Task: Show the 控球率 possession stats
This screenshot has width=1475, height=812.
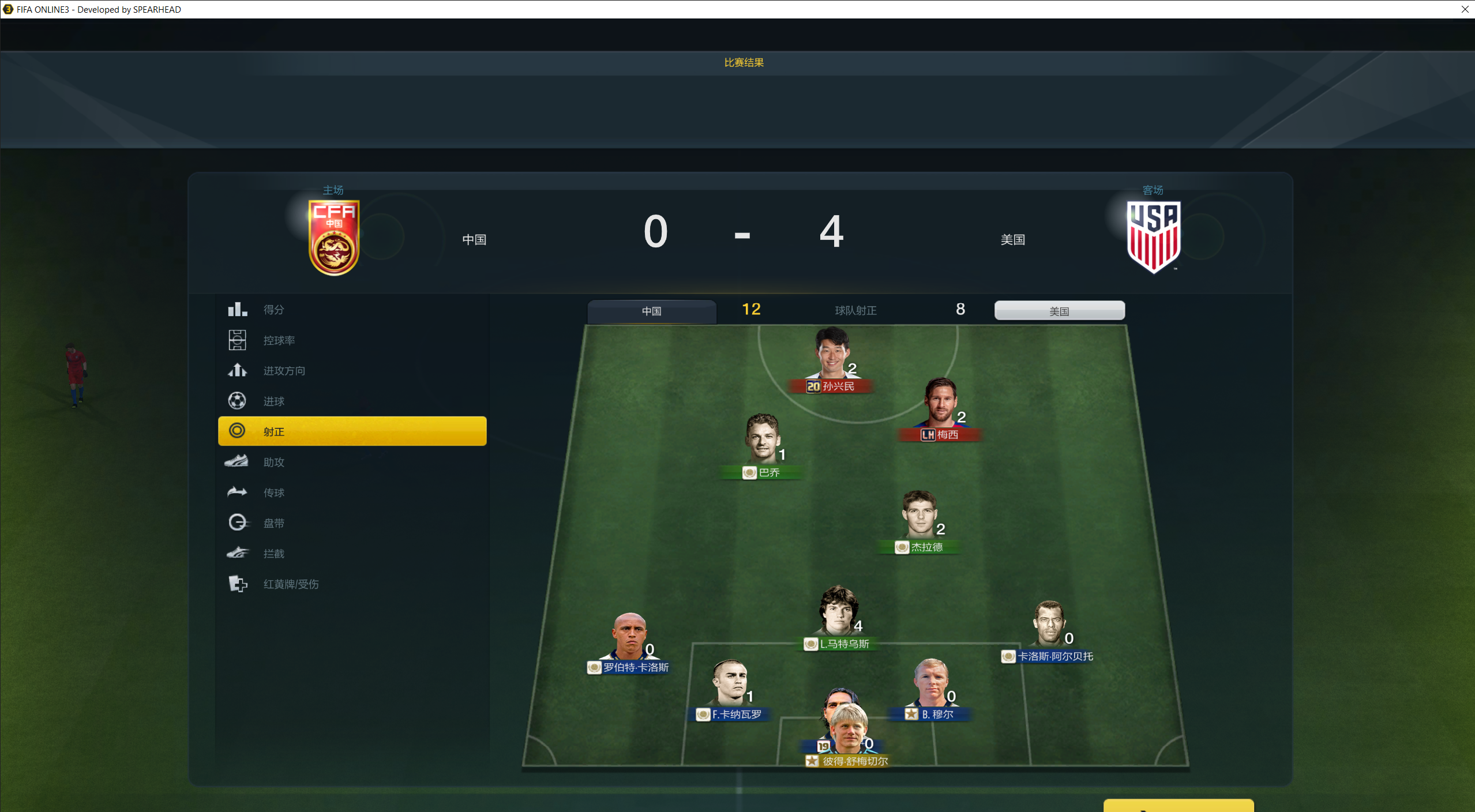Action: (279, 340)
